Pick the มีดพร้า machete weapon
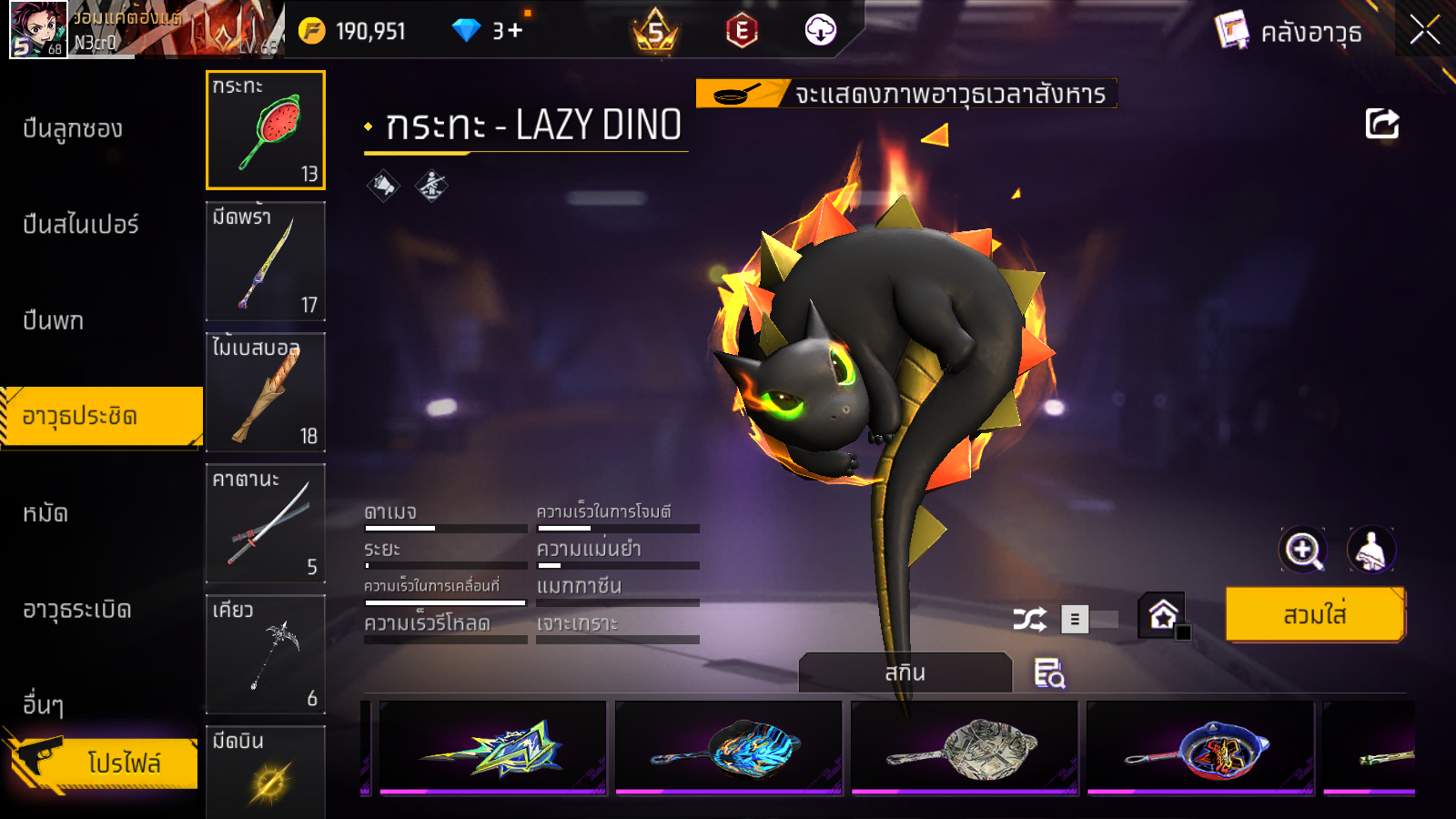Screen dimensions: 1456x819 [x=266, y=261]
